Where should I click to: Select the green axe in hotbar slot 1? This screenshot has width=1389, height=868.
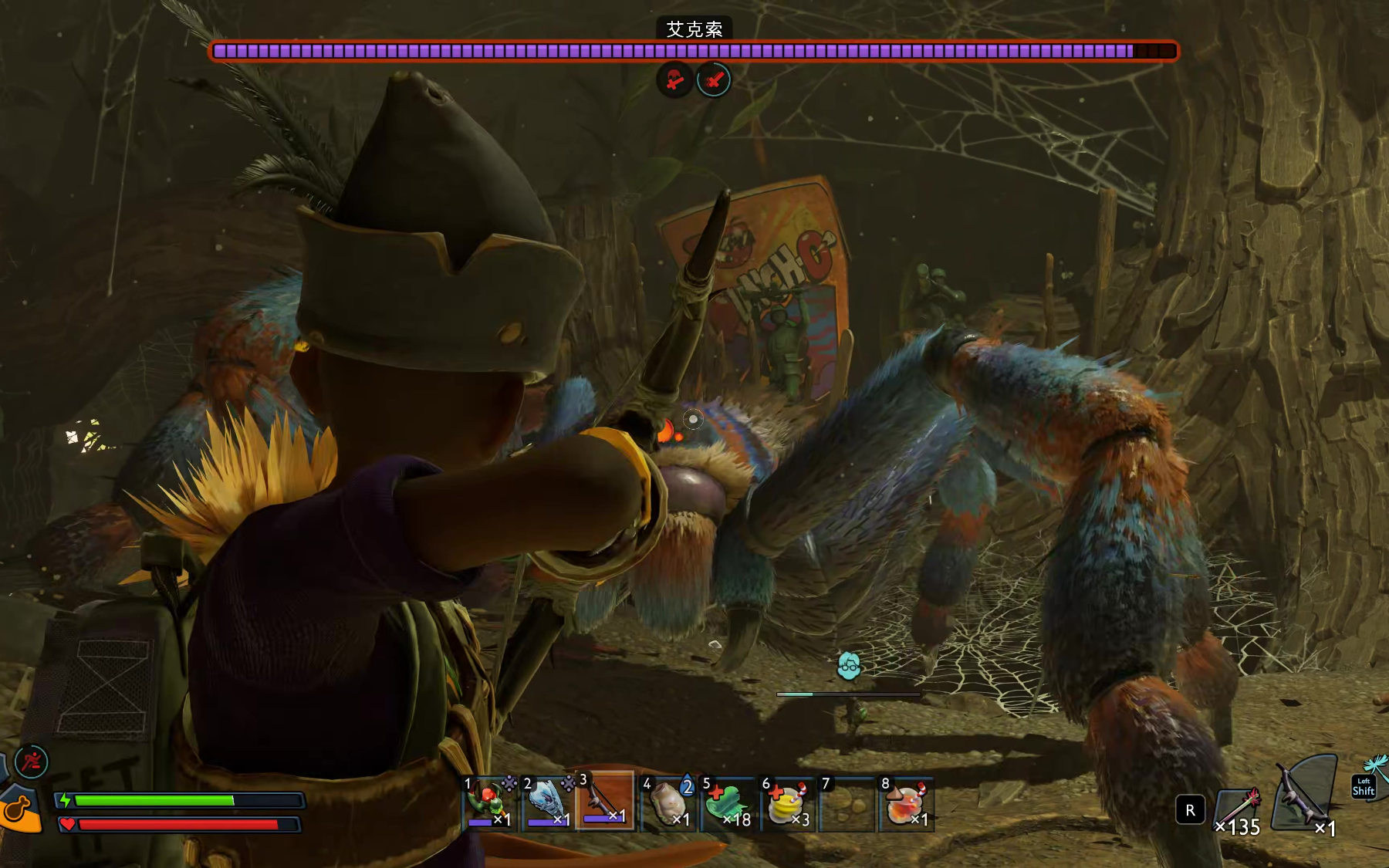(488, 804)
